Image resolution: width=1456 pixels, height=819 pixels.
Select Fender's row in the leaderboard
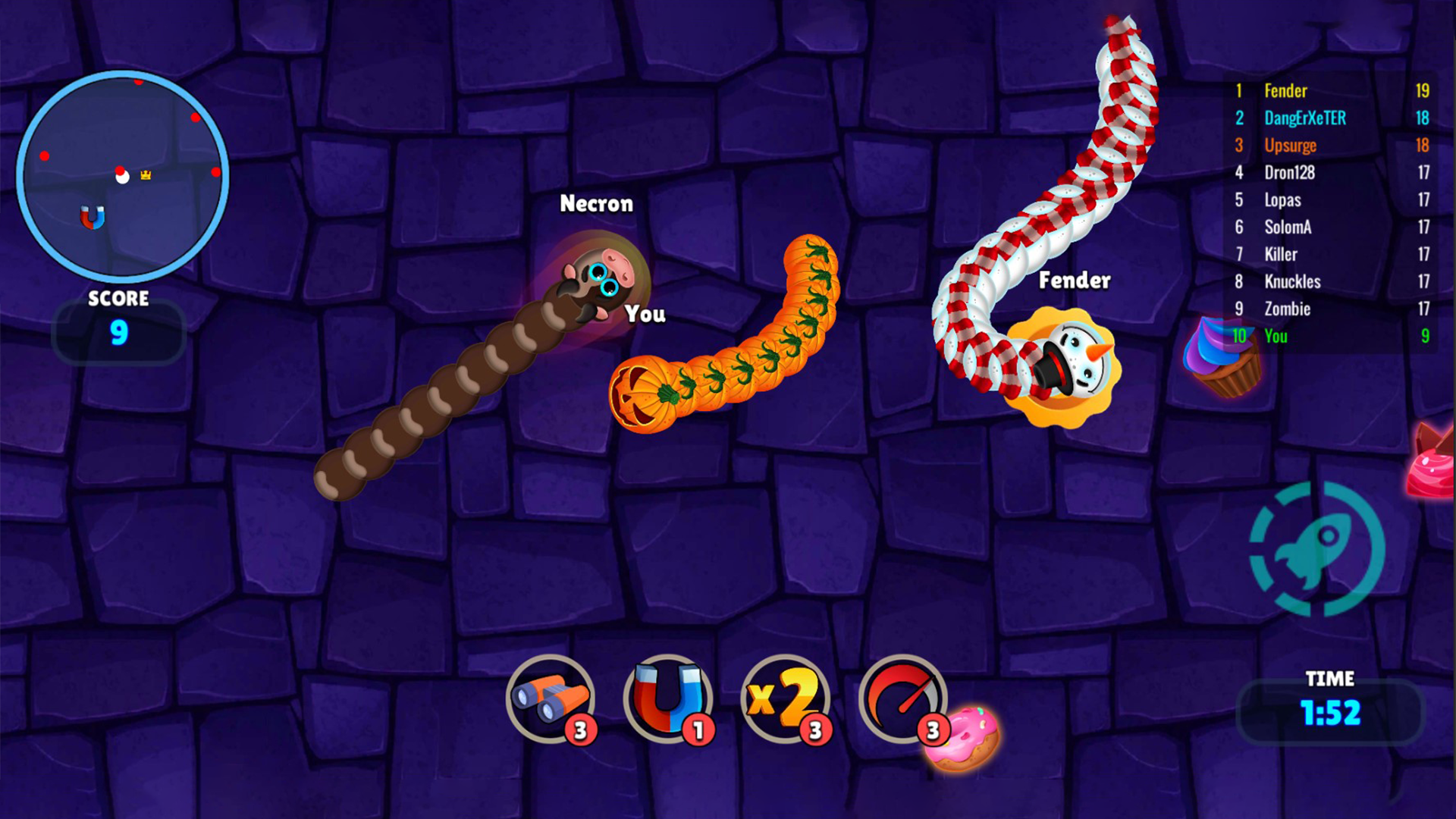tap(1331, 91)
